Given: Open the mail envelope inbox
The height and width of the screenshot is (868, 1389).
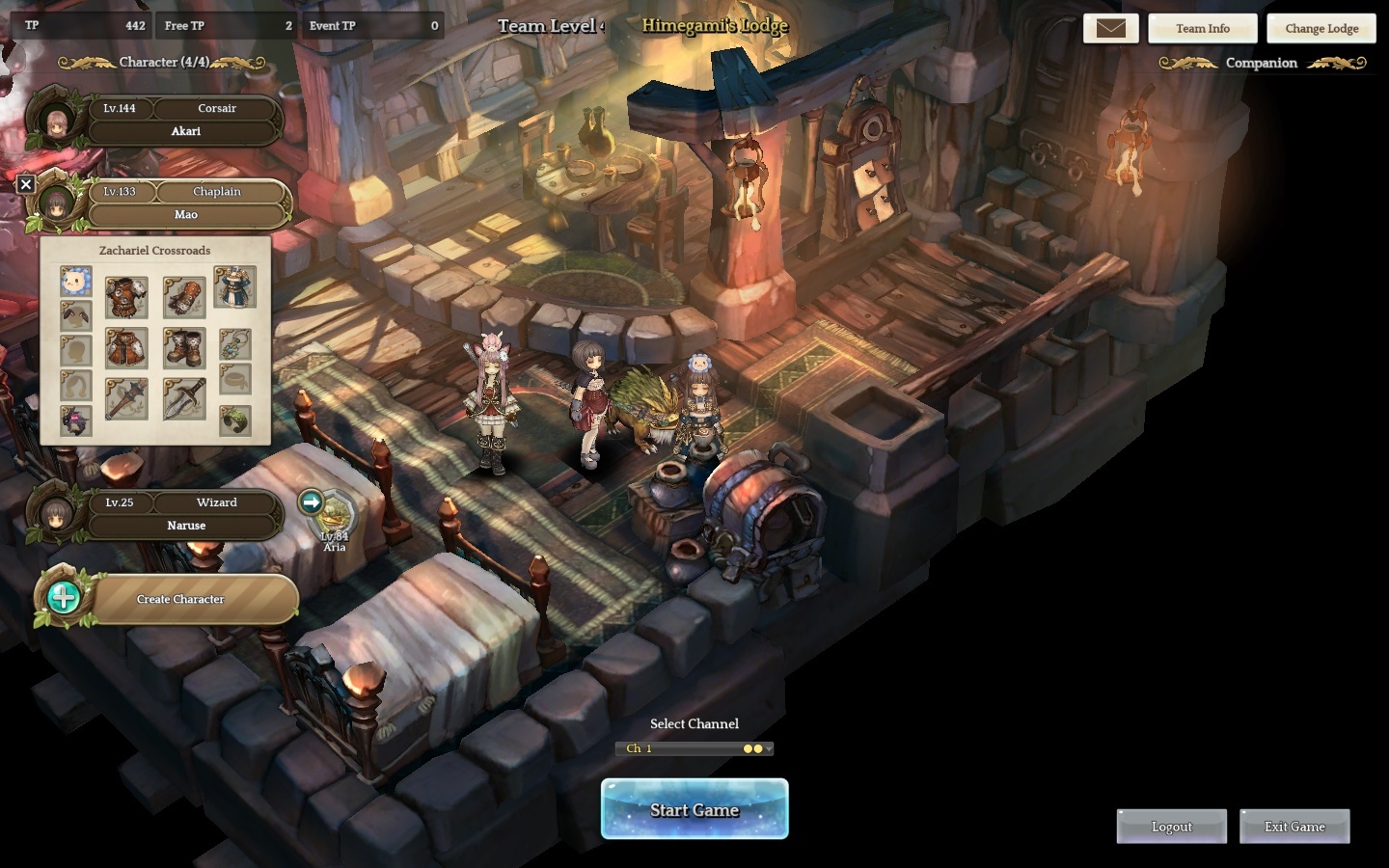Looking at the screenshot, I should 1111,28.
